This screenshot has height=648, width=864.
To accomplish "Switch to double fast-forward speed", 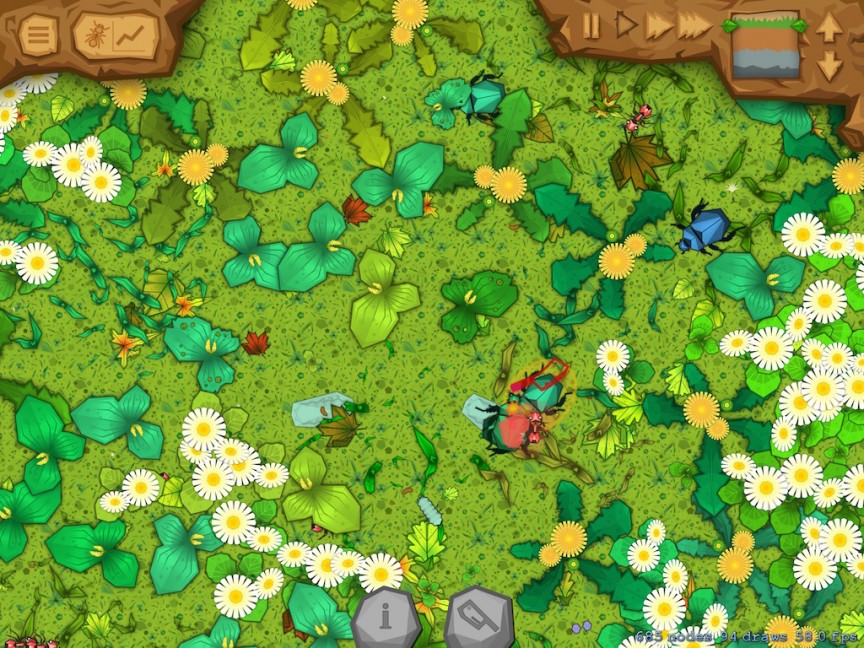I will (658, 25).
